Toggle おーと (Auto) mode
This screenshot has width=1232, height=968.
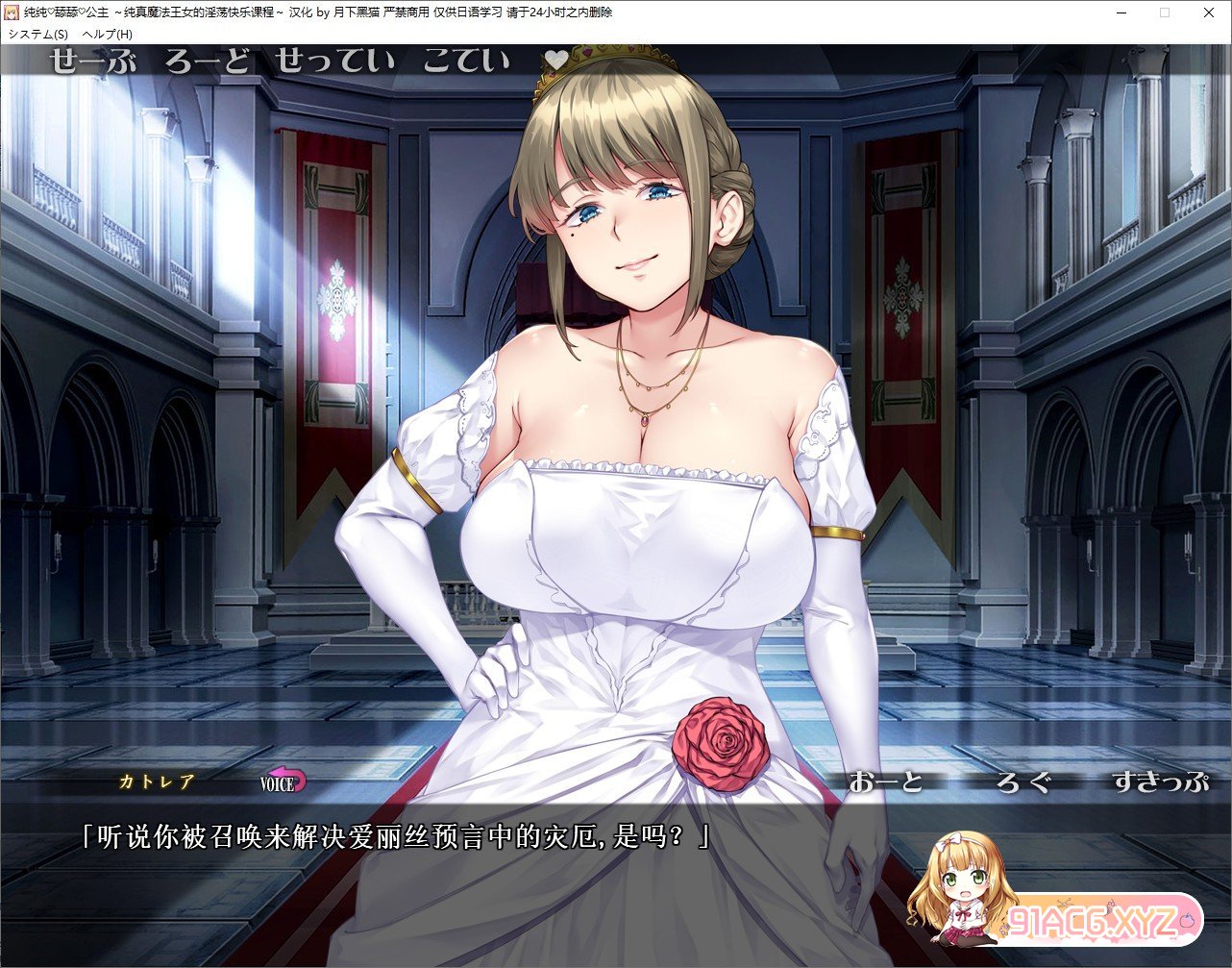(885, 782)
